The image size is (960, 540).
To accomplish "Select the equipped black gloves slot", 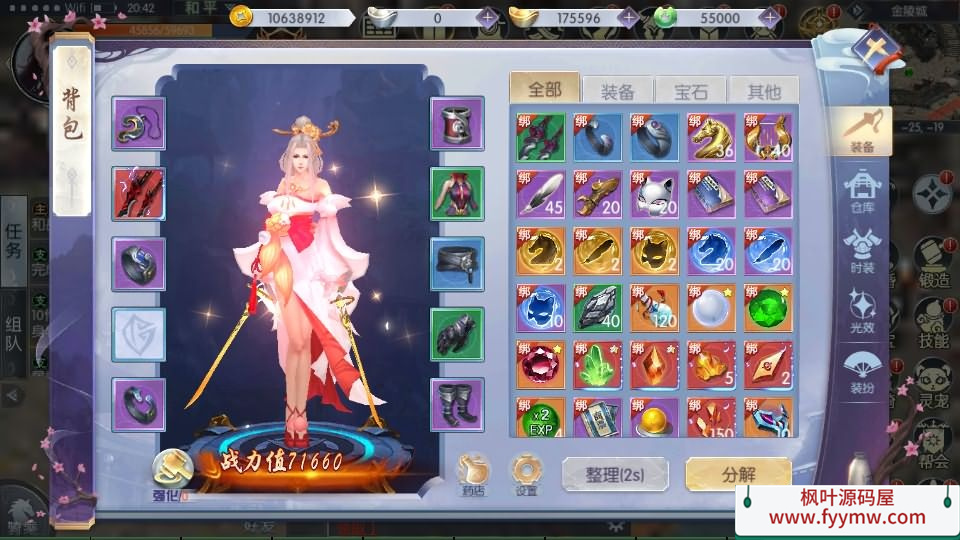I will (x=457, y=334).
